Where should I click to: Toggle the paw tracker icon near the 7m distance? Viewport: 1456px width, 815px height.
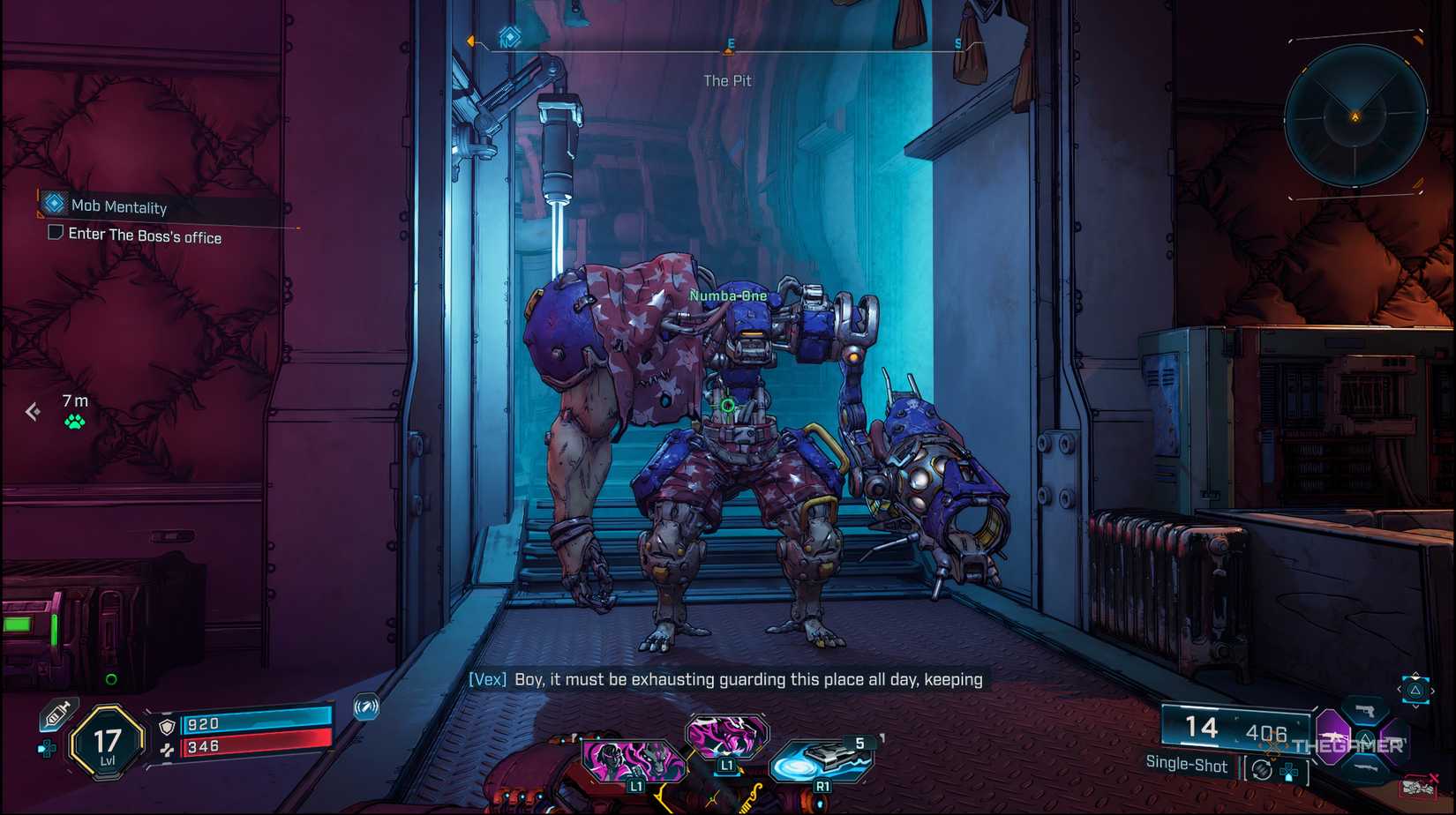tap(74, 421)
